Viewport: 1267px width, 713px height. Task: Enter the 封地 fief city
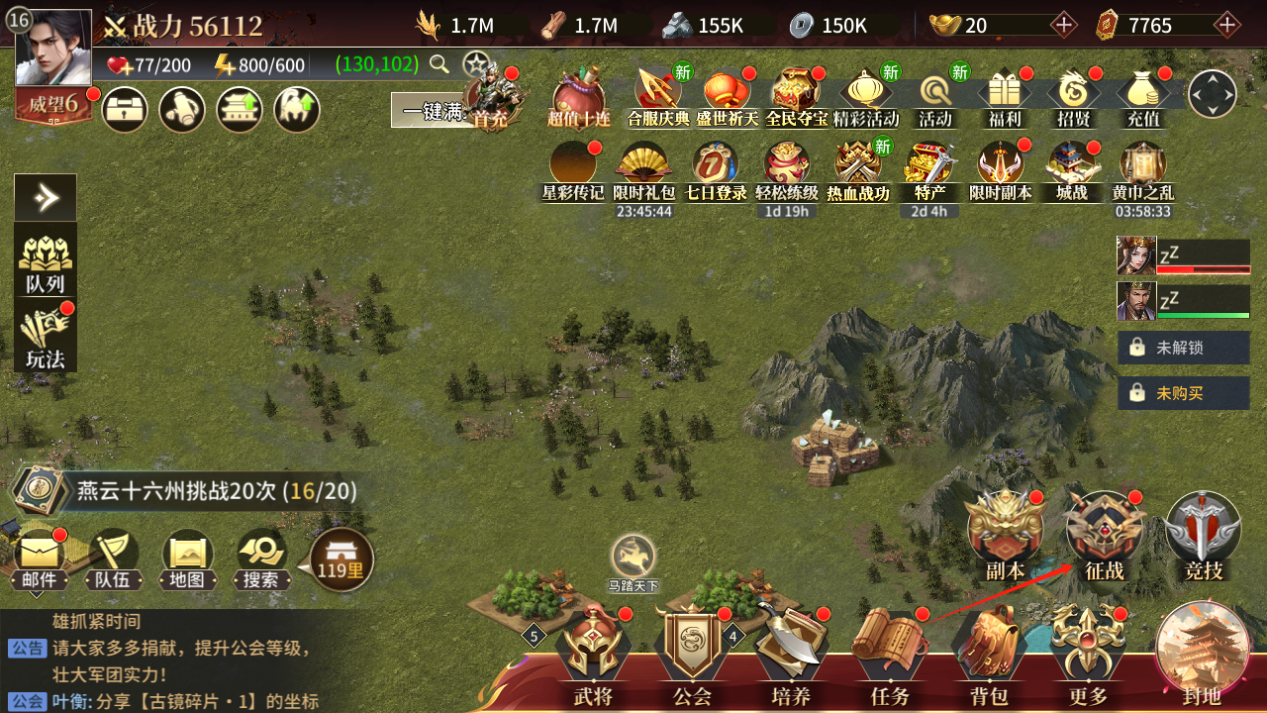1202,652
